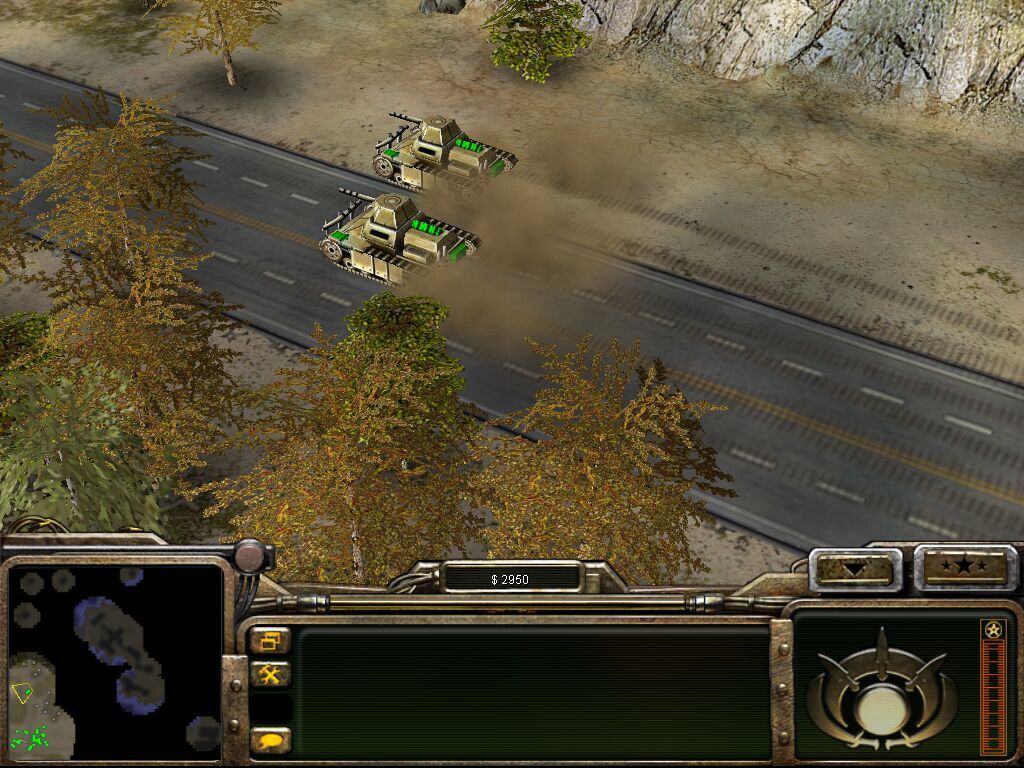
Task: Select idle worker with the crossed tools button
Action: click(270, 675)
